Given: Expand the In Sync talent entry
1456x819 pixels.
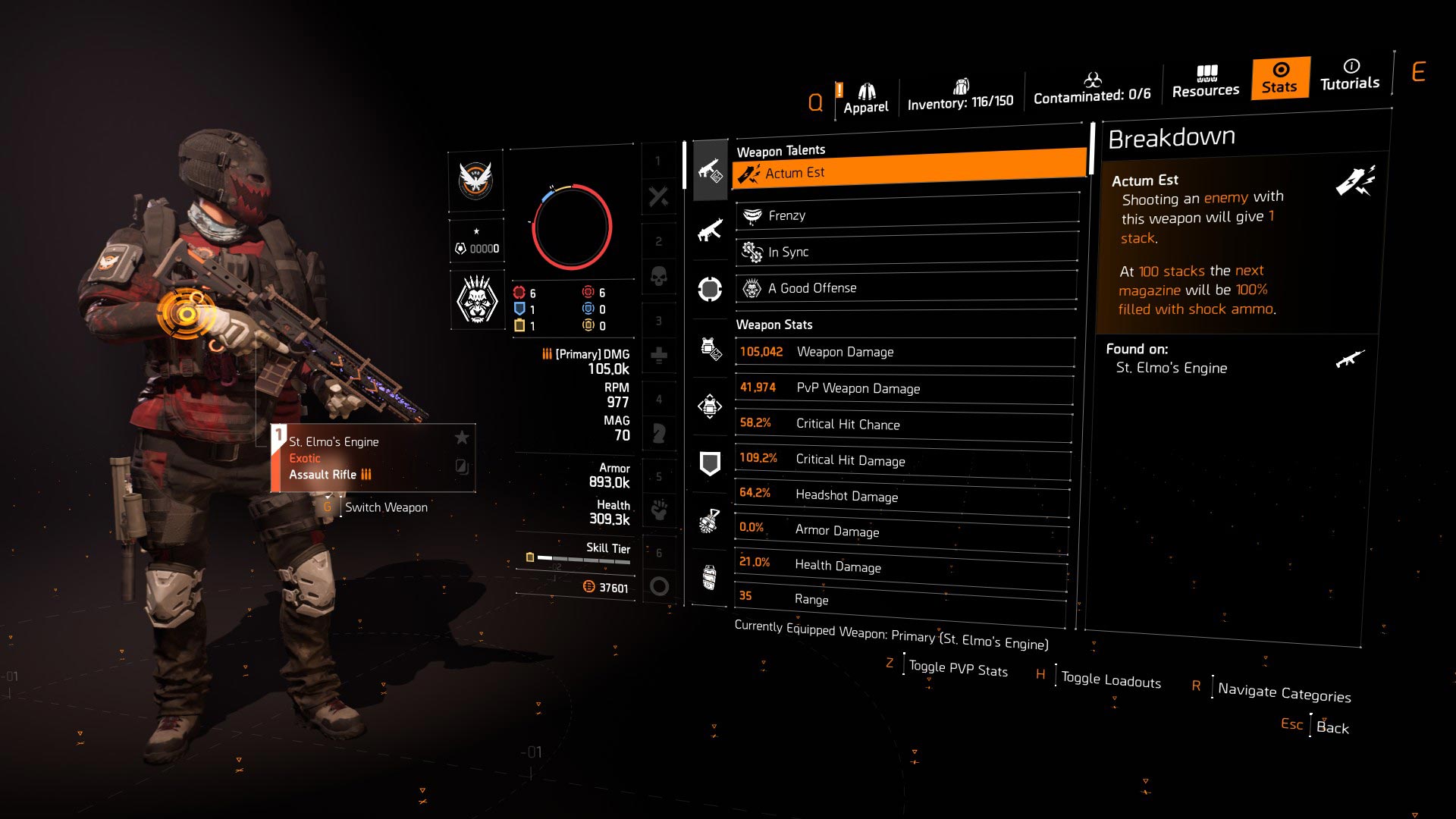Looking at the screenshot, I should [x=906, y=251].
